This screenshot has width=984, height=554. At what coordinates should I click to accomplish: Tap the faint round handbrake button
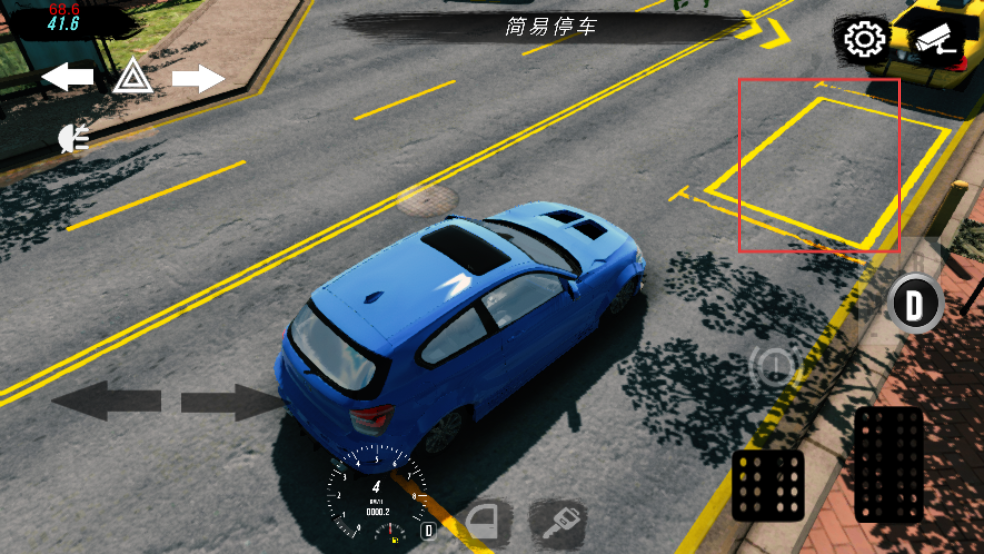tap(772, 367)
